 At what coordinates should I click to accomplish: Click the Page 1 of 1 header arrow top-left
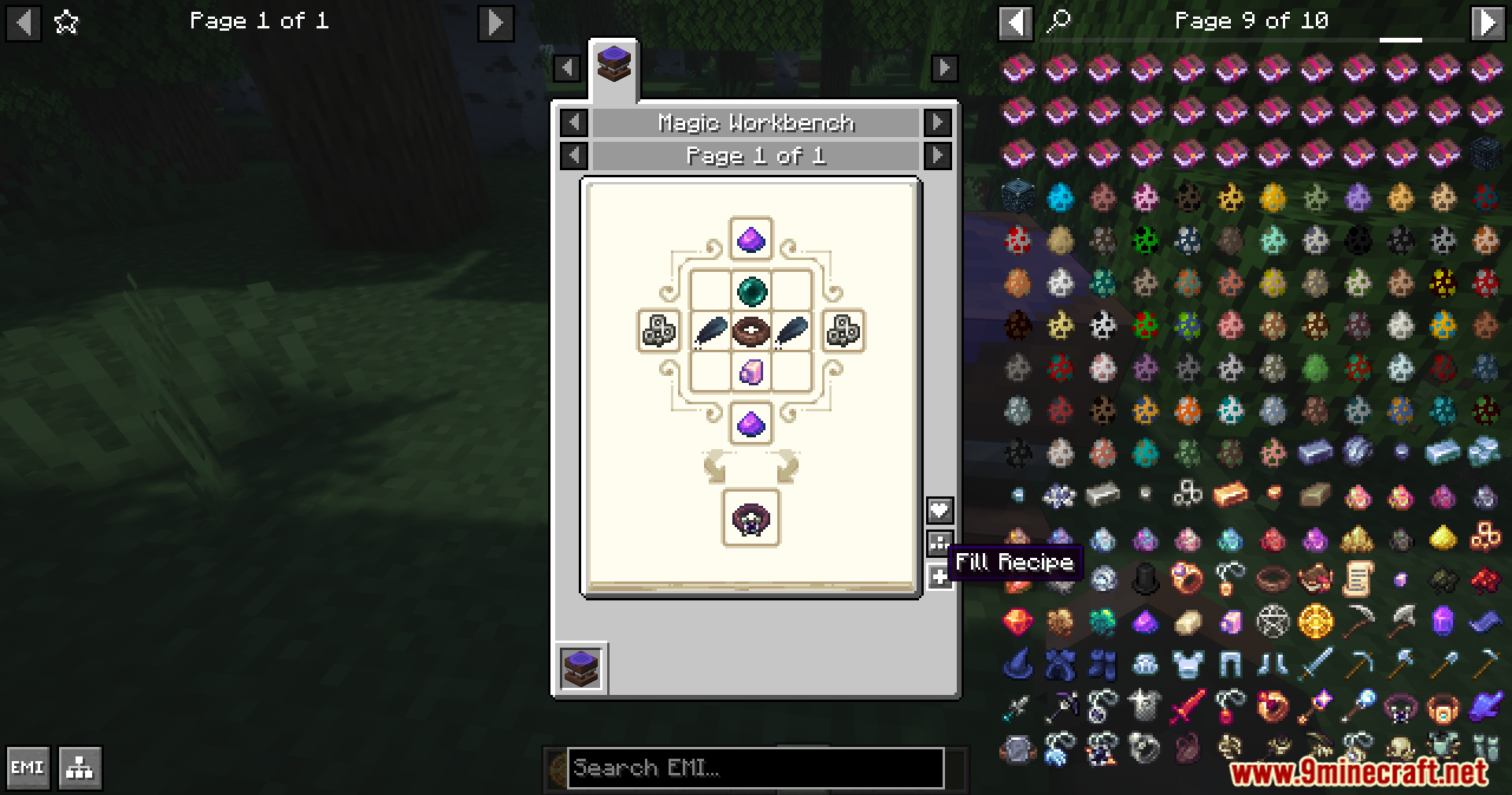click(x=24, y=21)
